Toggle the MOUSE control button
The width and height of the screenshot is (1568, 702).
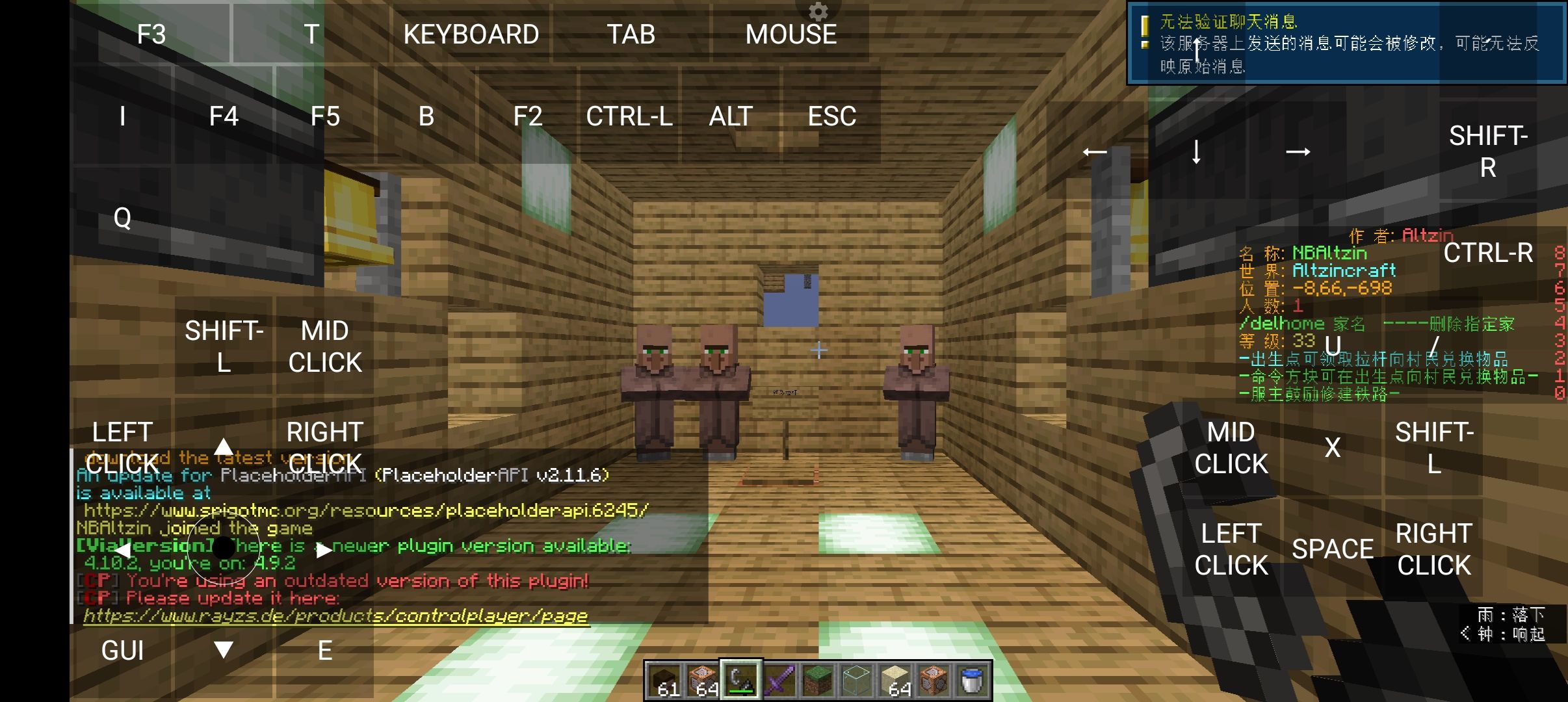791,34
